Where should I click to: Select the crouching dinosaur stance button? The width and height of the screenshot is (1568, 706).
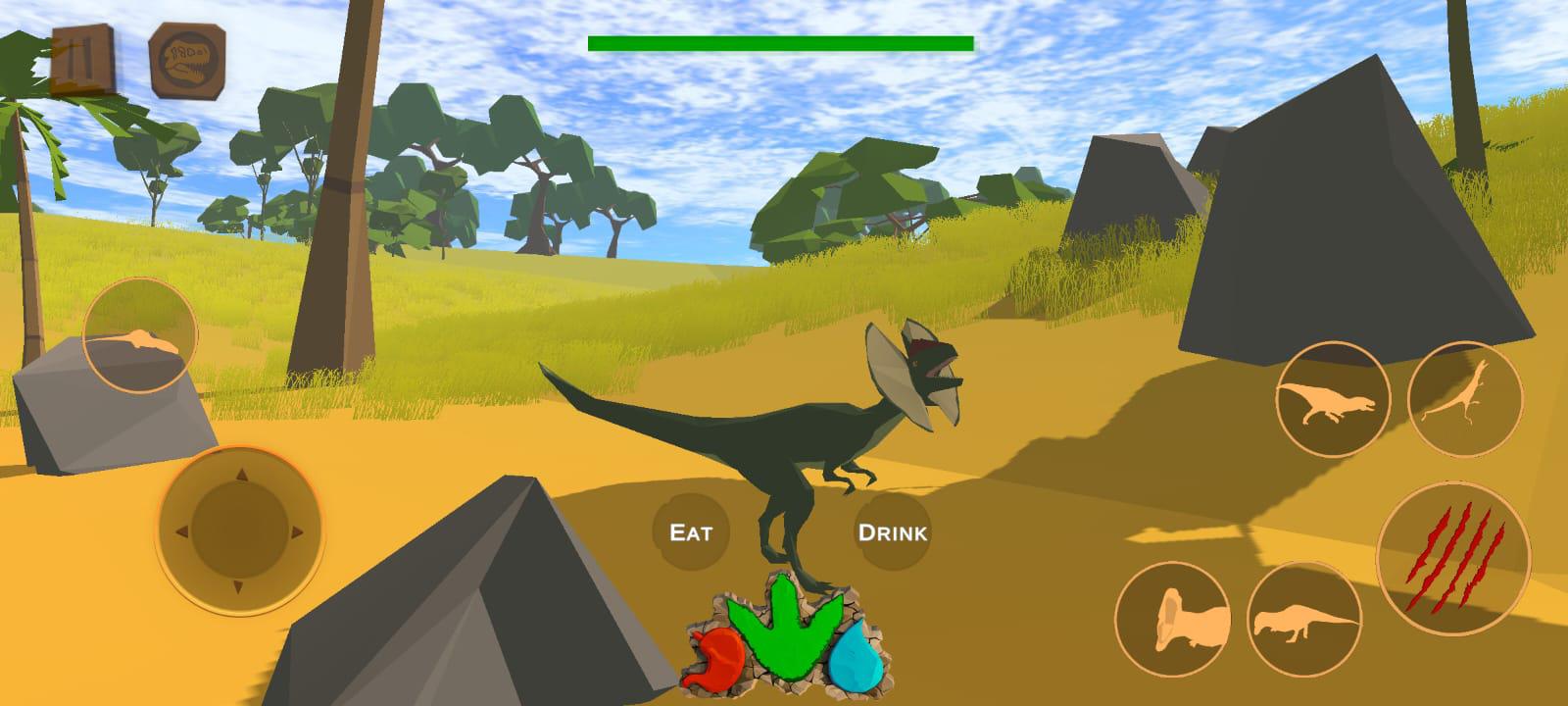pyautogui.click(x=1303, y=620)
